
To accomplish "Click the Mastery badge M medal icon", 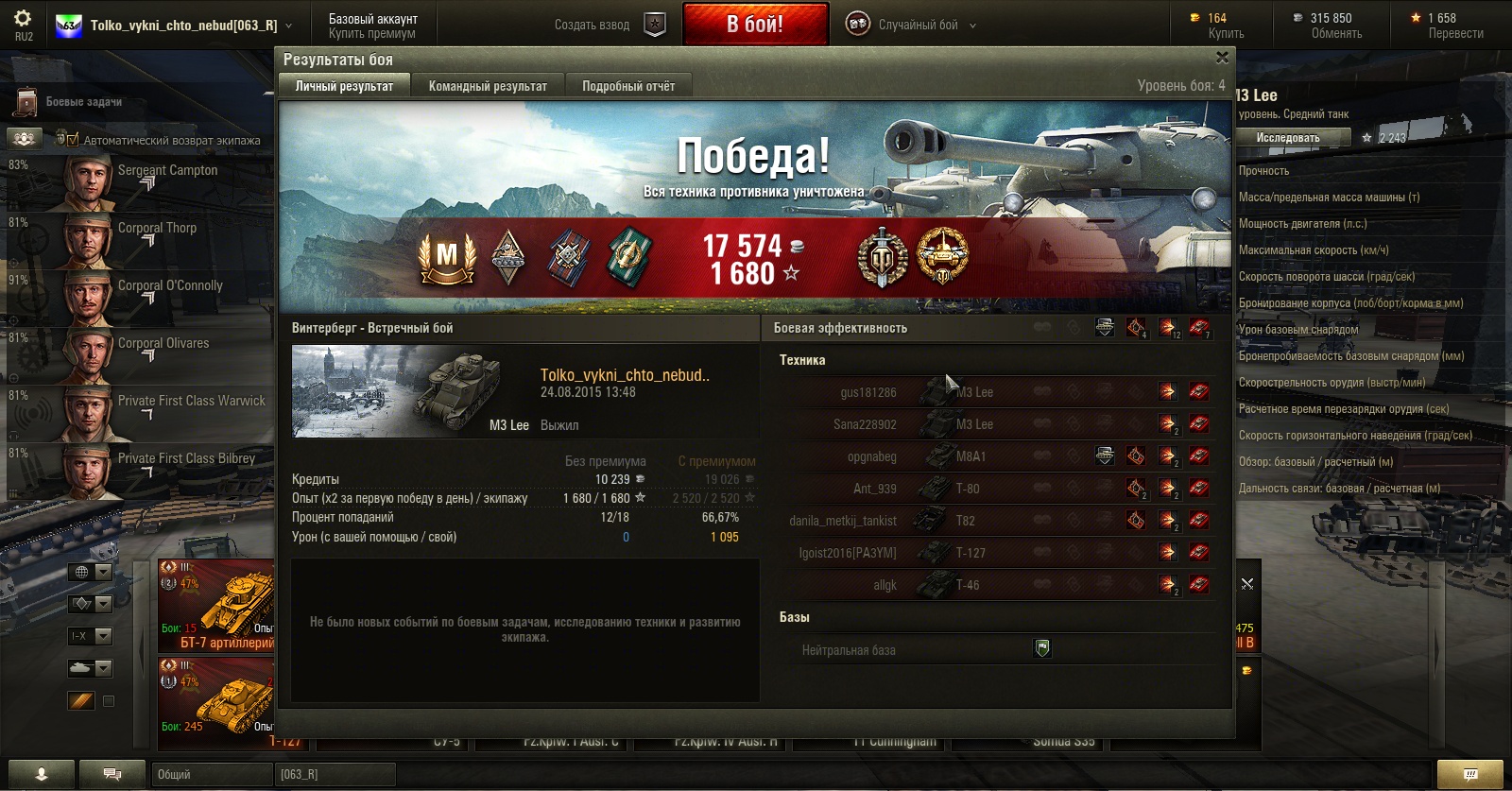I will [447, 257].
